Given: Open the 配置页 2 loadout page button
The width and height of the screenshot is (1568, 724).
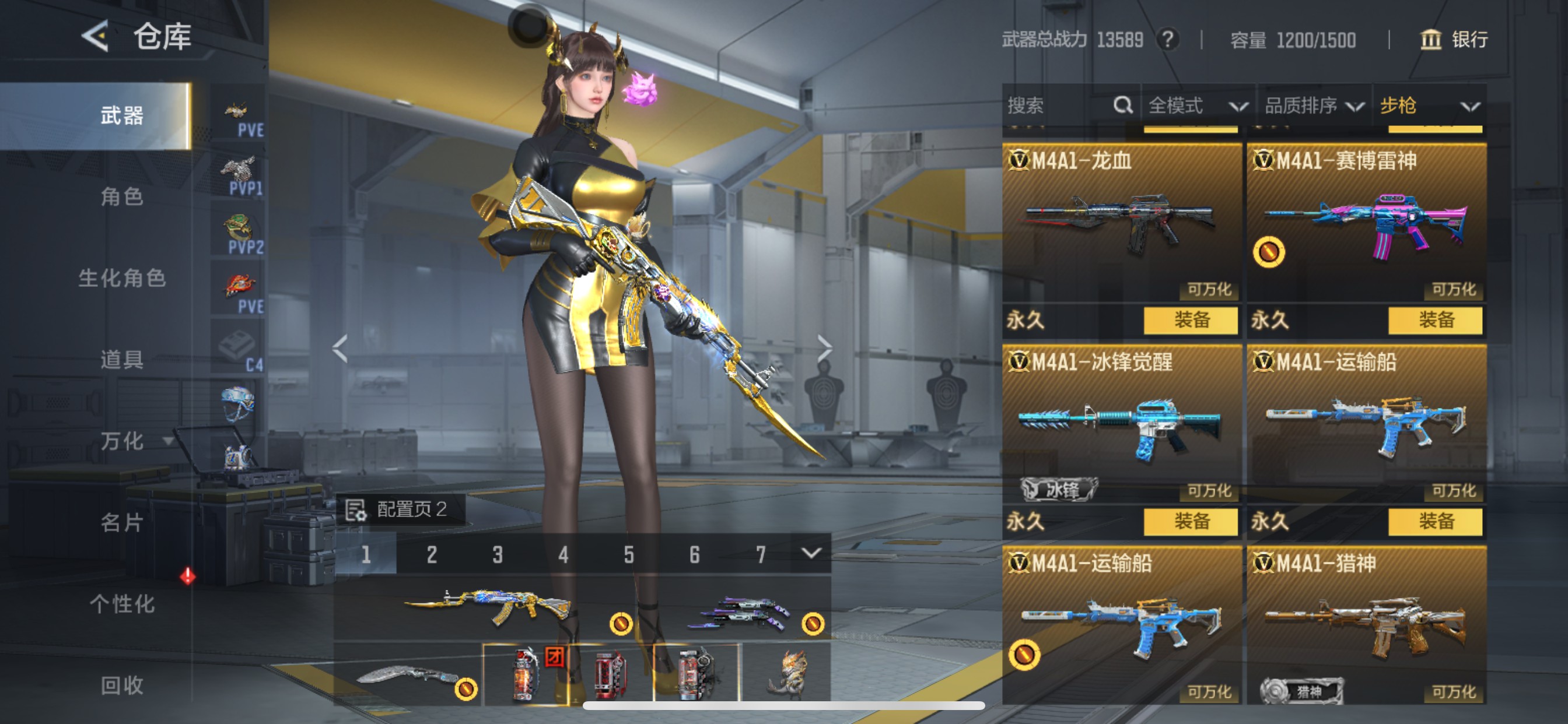Looking at the screenshot, I should pyautogui.click(x=401, y=509).
